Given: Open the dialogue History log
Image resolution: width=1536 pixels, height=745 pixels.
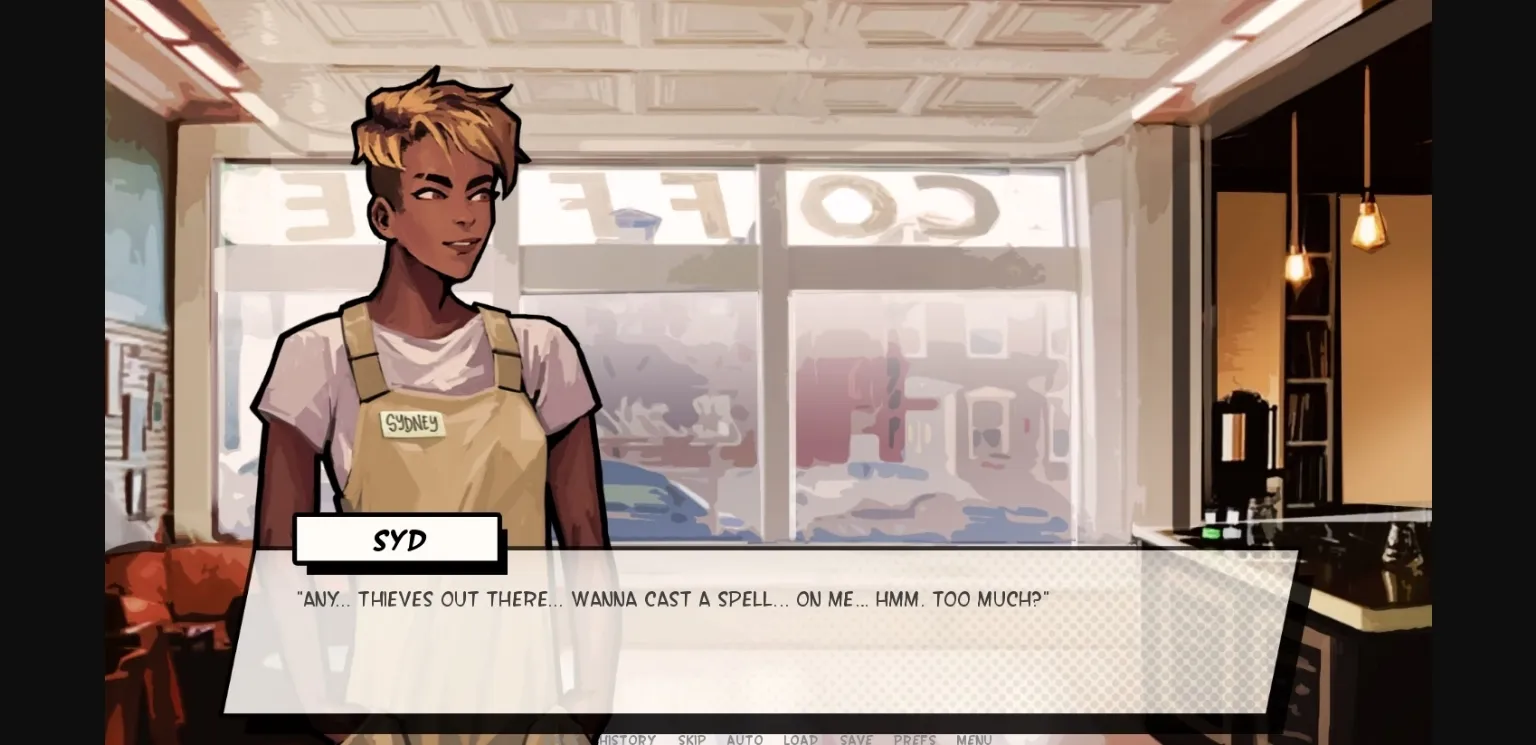Looking at the screenshot, I should (627, 740).
